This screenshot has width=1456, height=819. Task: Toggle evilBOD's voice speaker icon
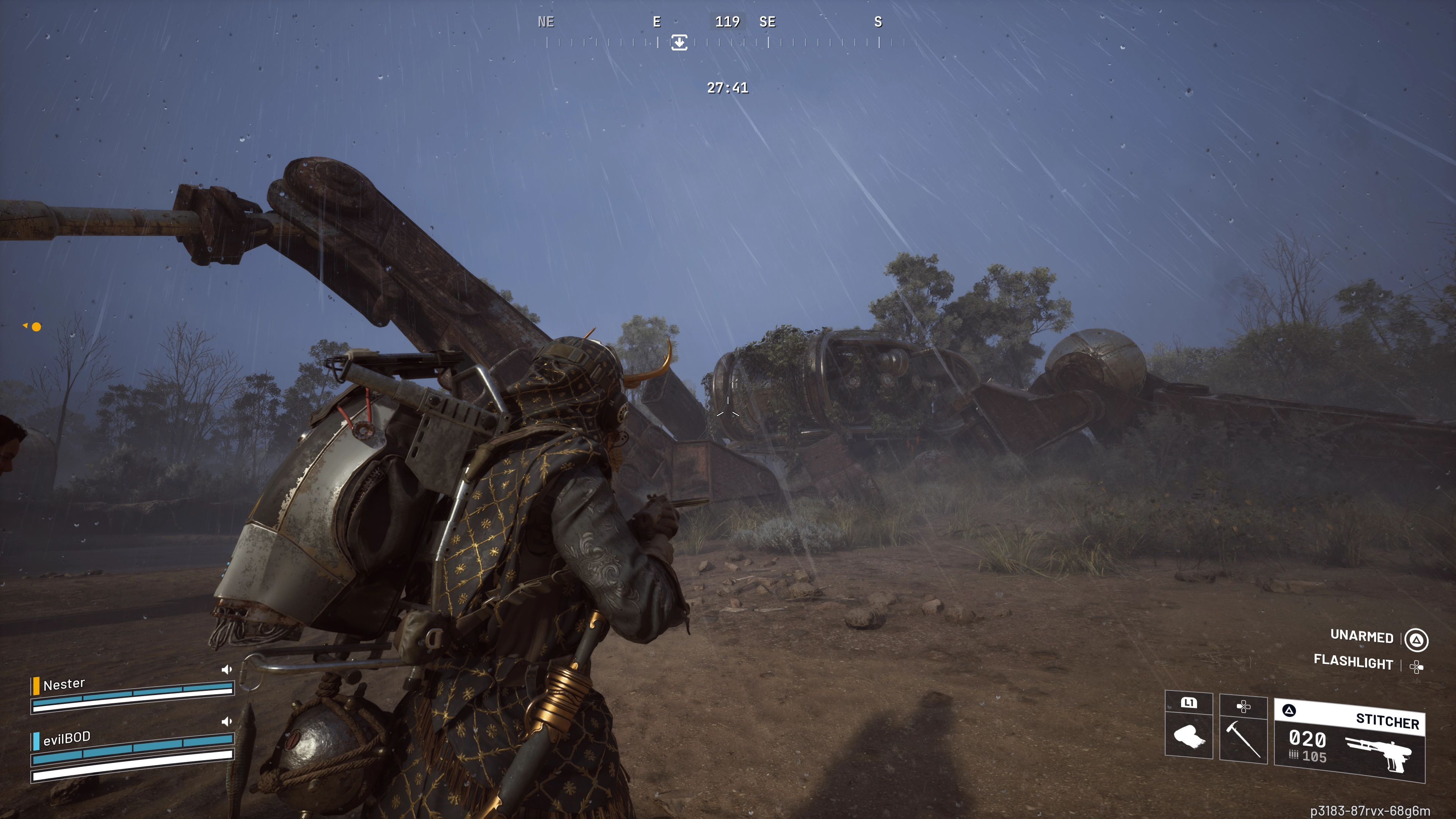(x=227, y=722)
